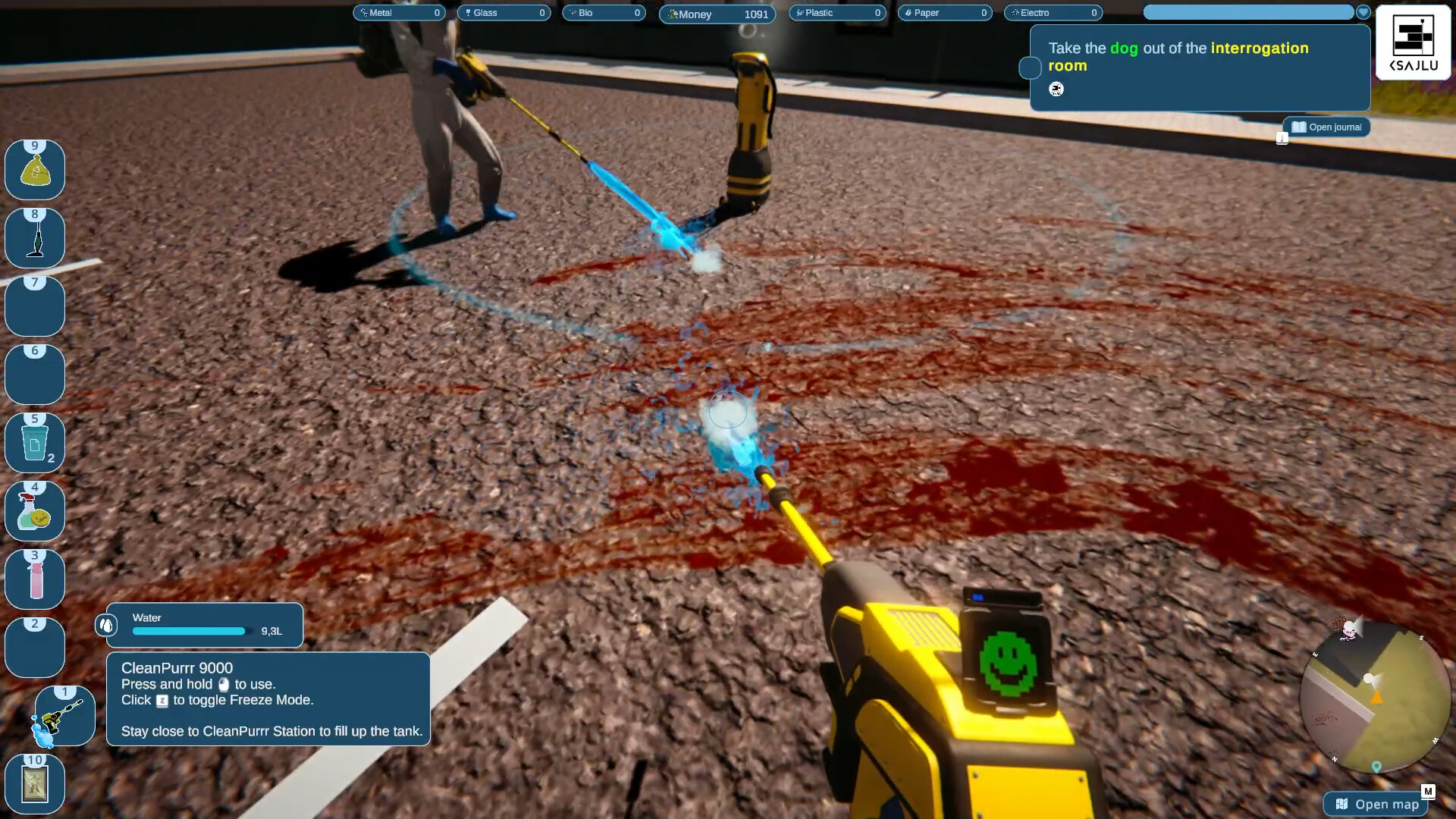Screen dimensions: 1456x819
Task: Select the spray bottle in slot 4
Action: (34, 510)
